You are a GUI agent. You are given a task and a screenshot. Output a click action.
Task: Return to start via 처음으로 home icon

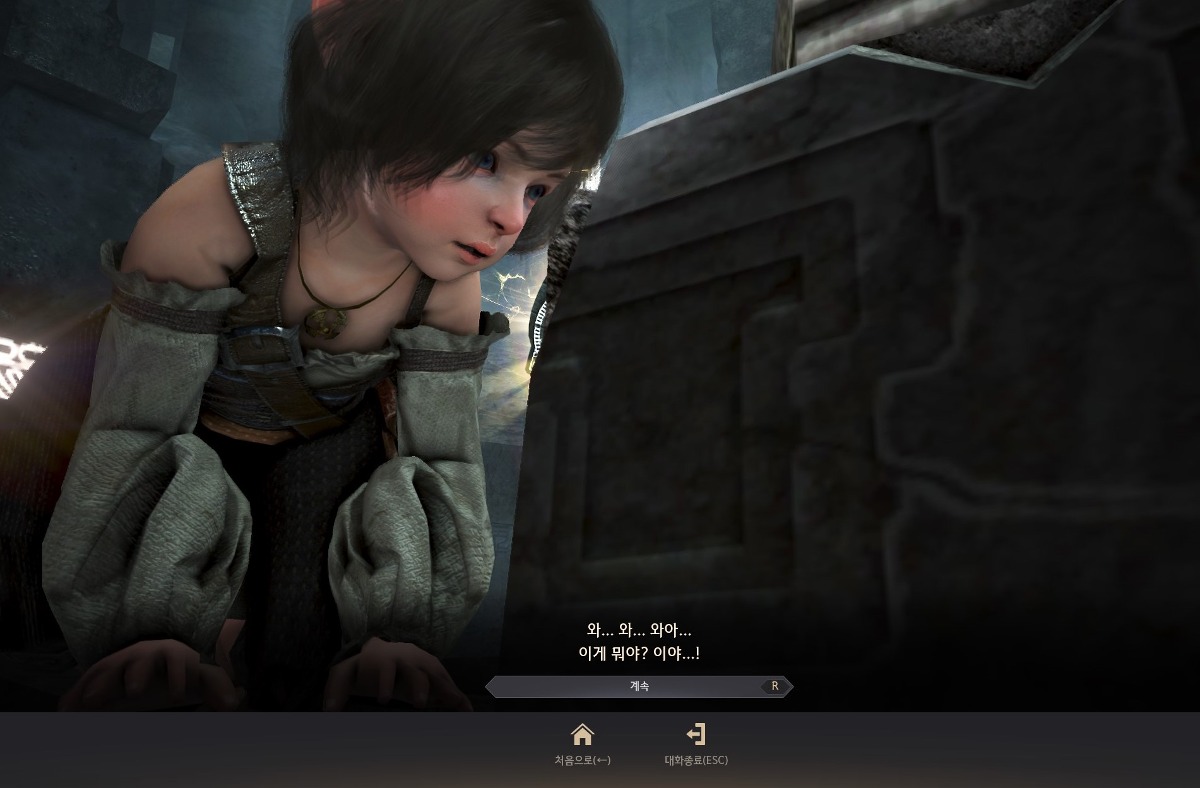[582, 736]
